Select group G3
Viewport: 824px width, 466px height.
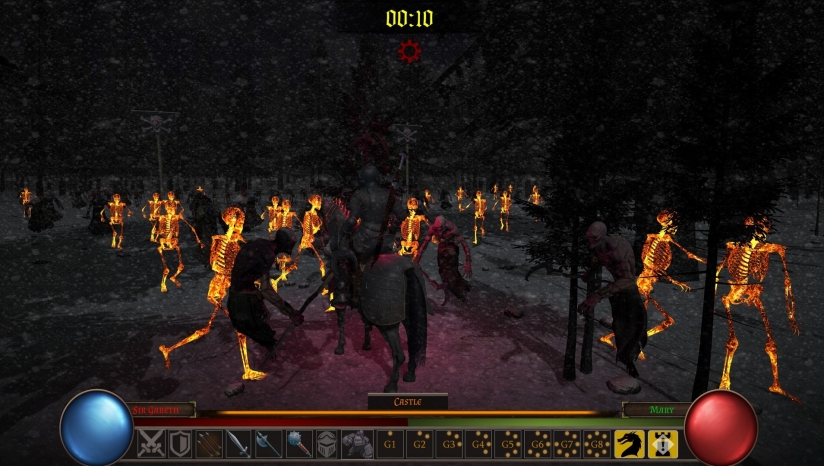point(450,443)
